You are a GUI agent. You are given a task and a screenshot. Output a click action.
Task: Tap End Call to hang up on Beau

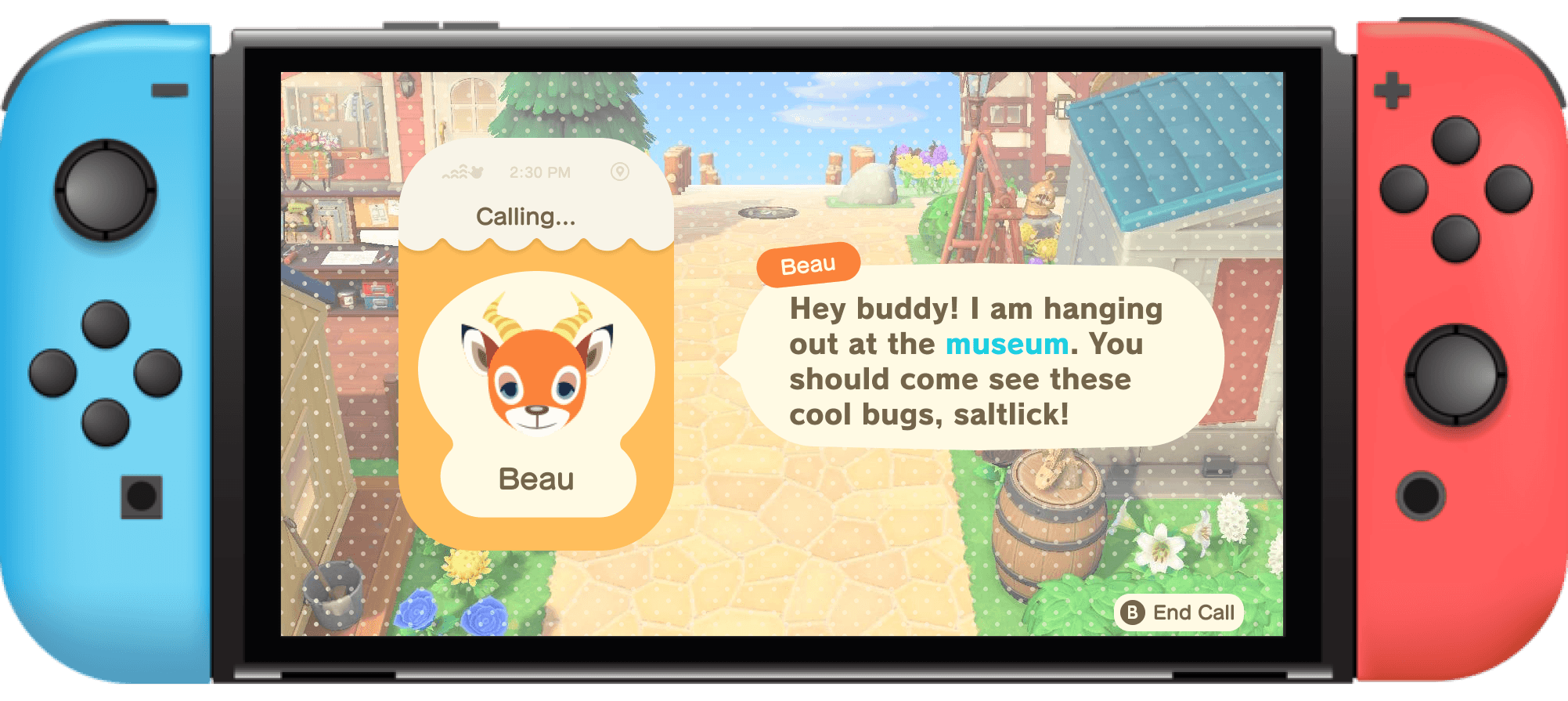pyautogui.click(x=1179, y=612)
